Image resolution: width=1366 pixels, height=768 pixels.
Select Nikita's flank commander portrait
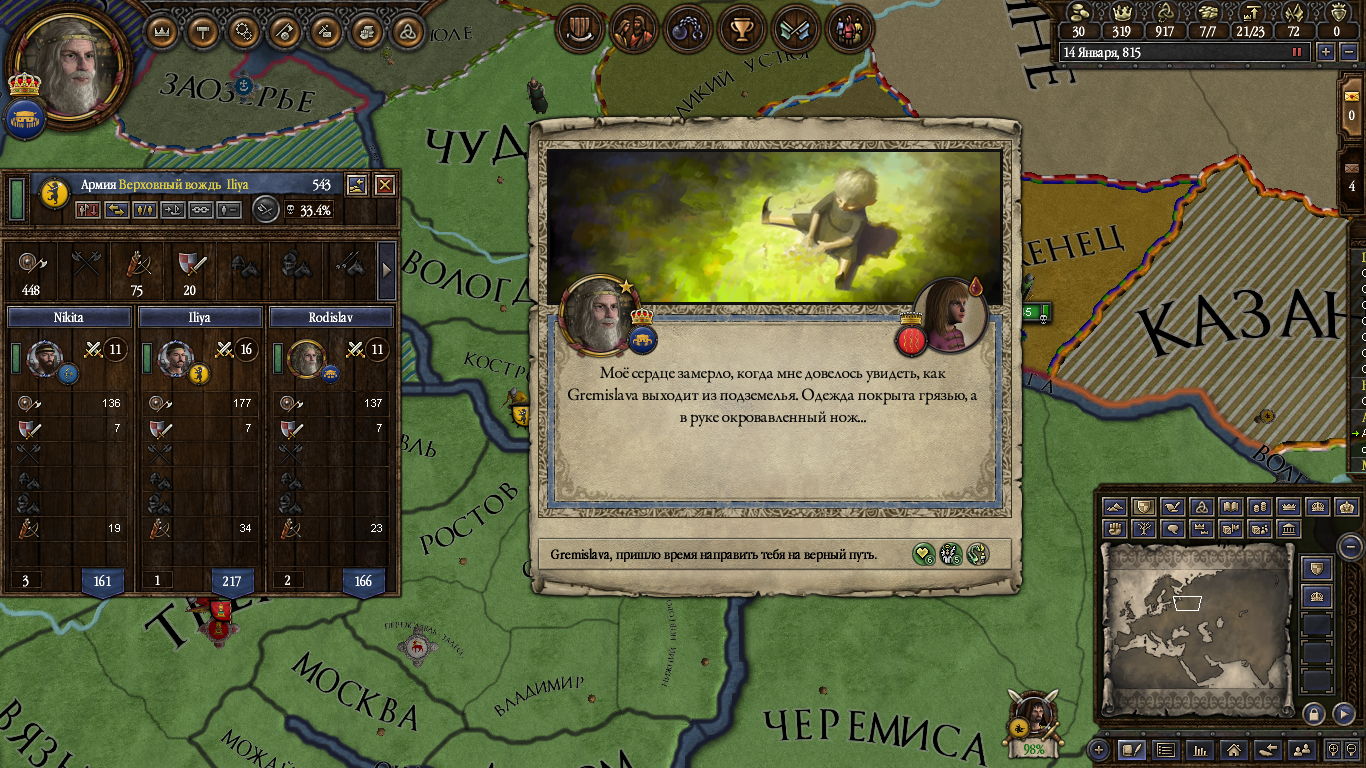45,357
